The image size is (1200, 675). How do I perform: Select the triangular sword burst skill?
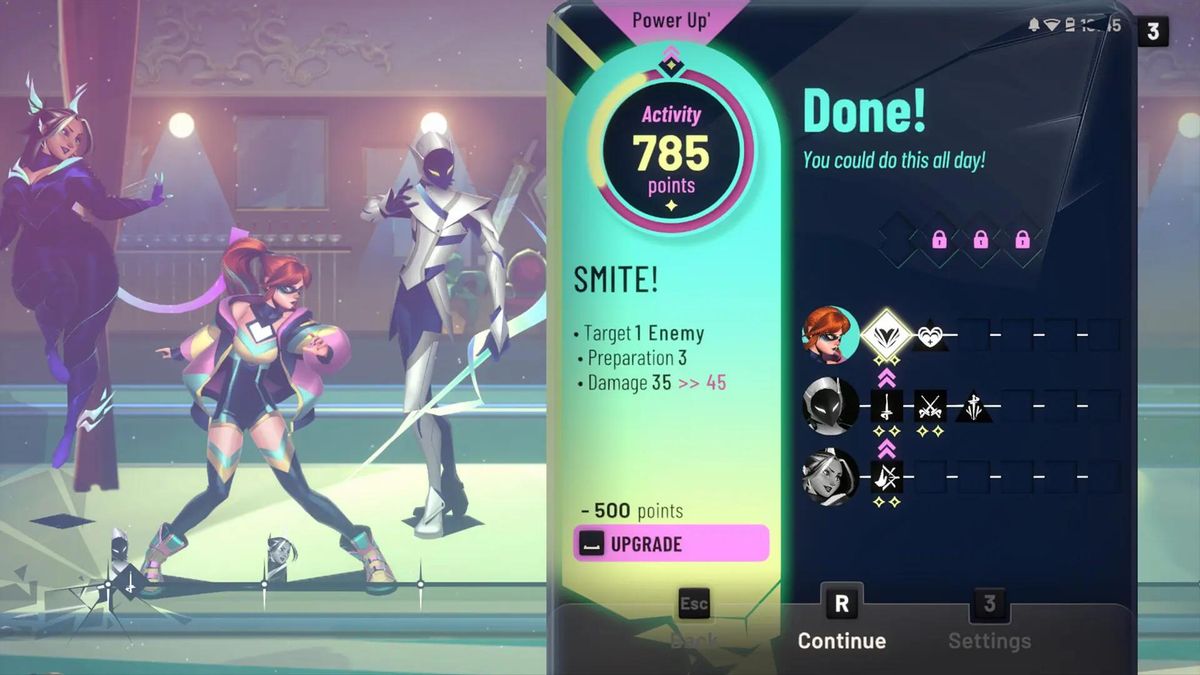point(973,406)
